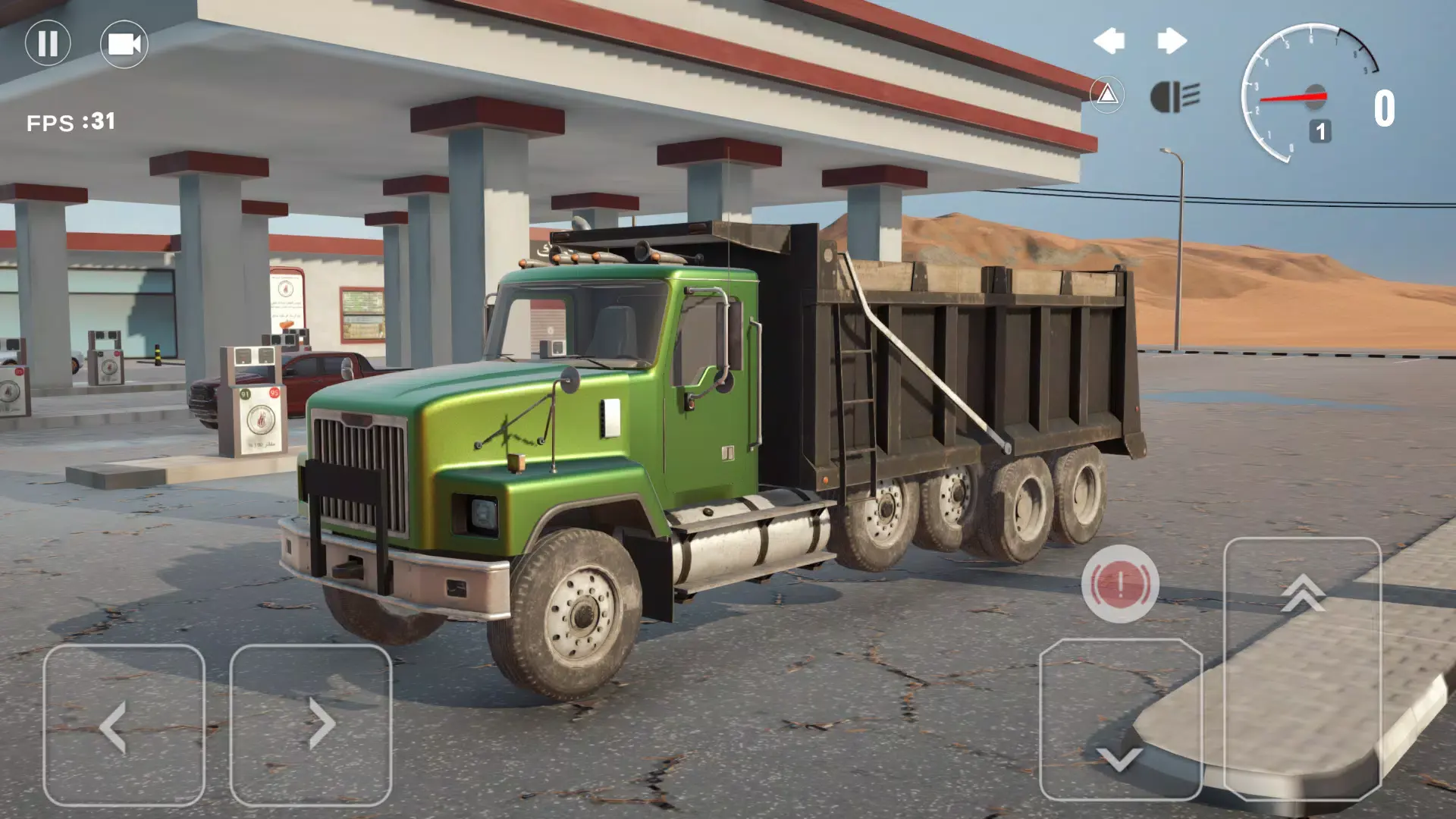Tap the pause menu icon
Viewport: 1456px width, 819px height.
[x=48, y=44]
